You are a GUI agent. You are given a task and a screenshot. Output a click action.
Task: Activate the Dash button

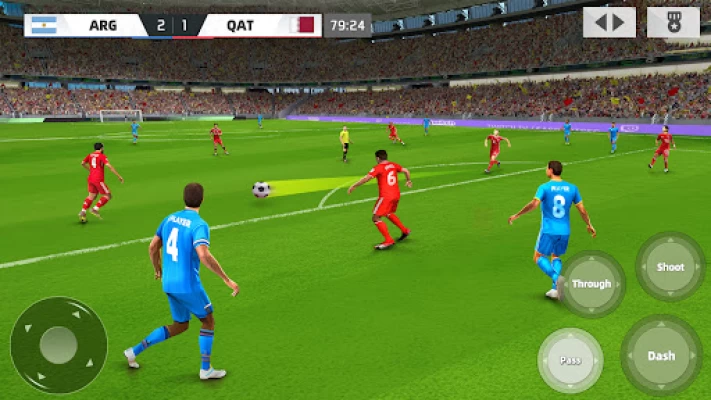coord(661,356)
